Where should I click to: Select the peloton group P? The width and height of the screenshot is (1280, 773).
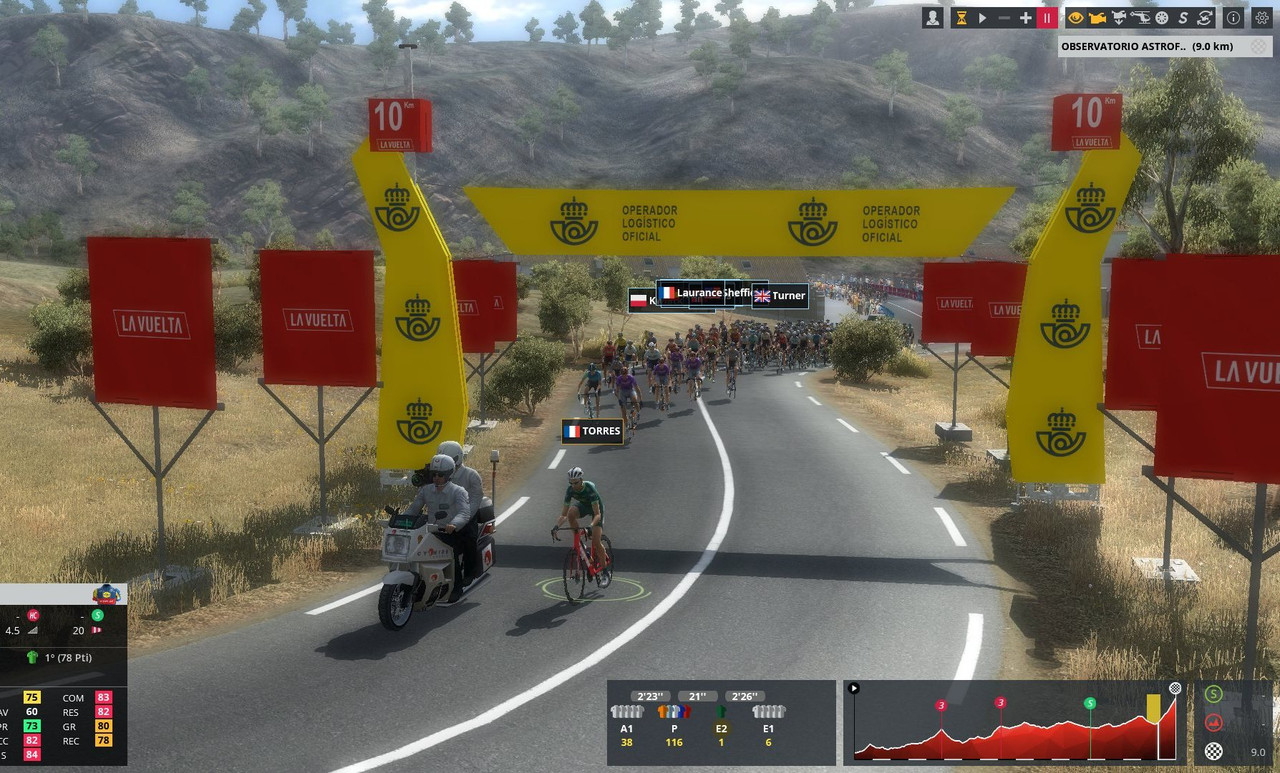point(674,727)
